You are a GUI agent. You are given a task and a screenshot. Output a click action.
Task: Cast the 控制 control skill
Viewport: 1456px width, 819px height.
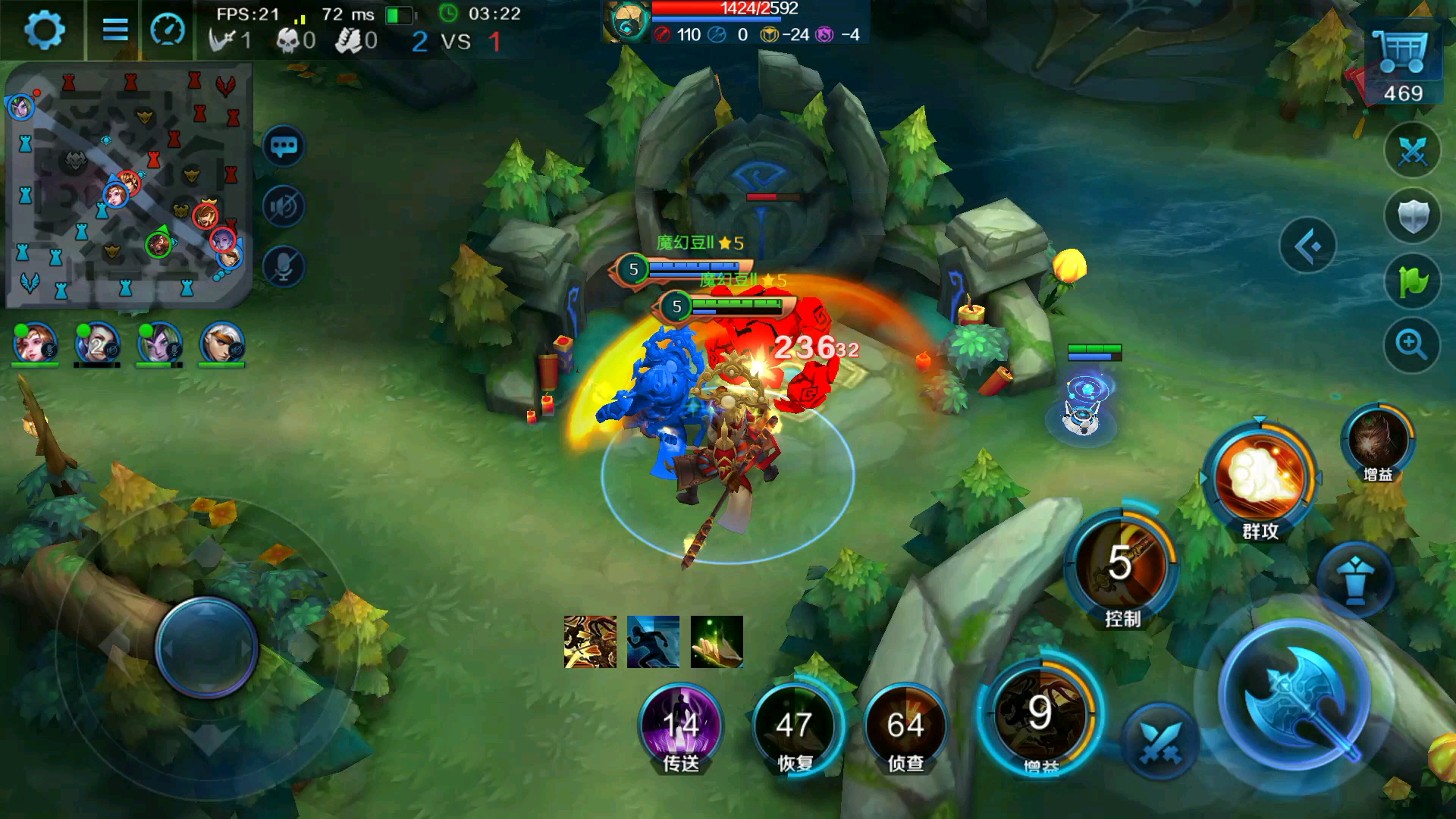pyautogui.click(x=1122, y=565)
